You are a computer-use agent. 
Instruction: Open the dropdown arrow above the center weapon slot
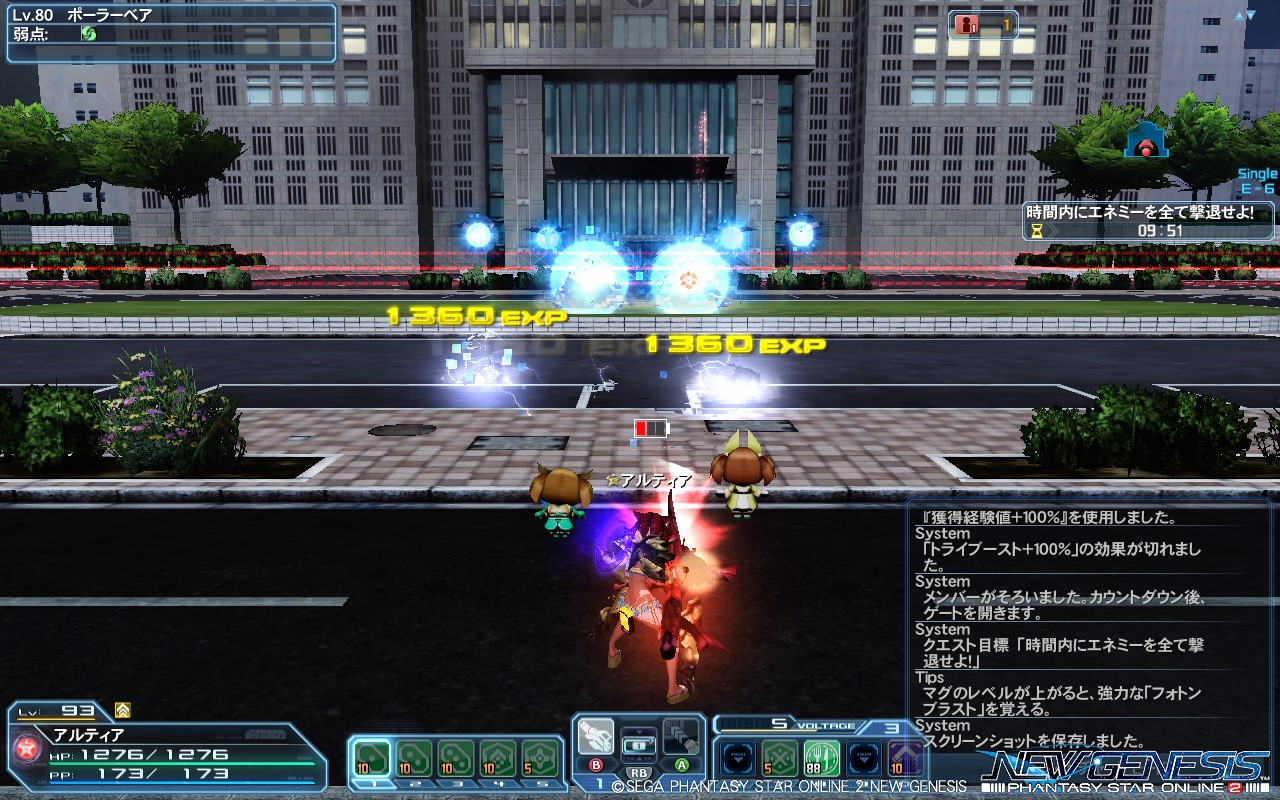[x=639, y=731]
